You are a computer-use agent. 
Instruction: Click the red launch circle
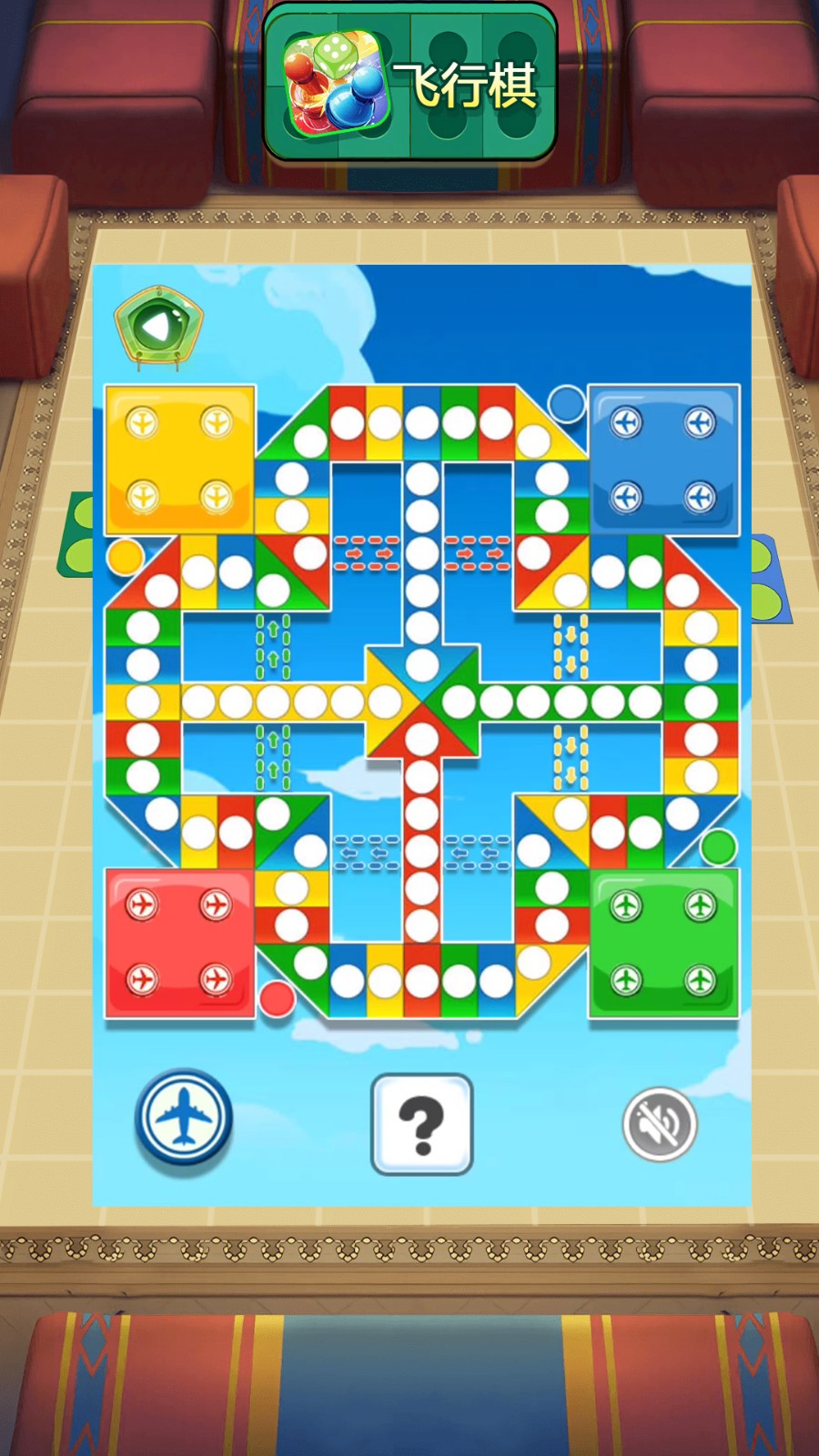(x=277, y=997)
